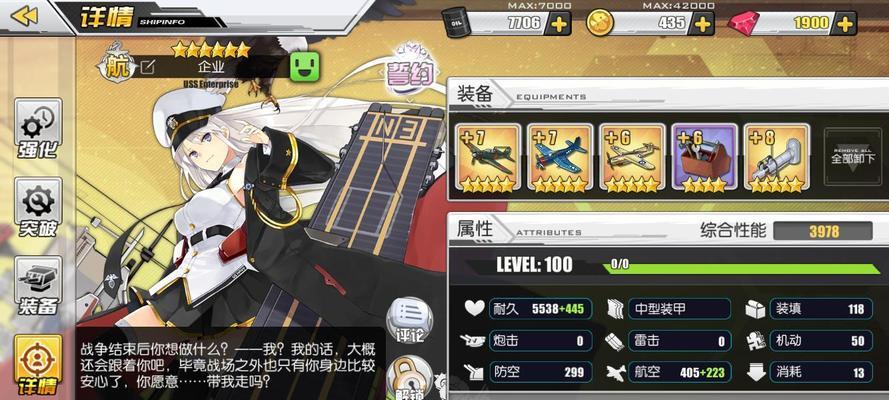Select the +6 toolbox equipment slot

(x=704, y=157)
